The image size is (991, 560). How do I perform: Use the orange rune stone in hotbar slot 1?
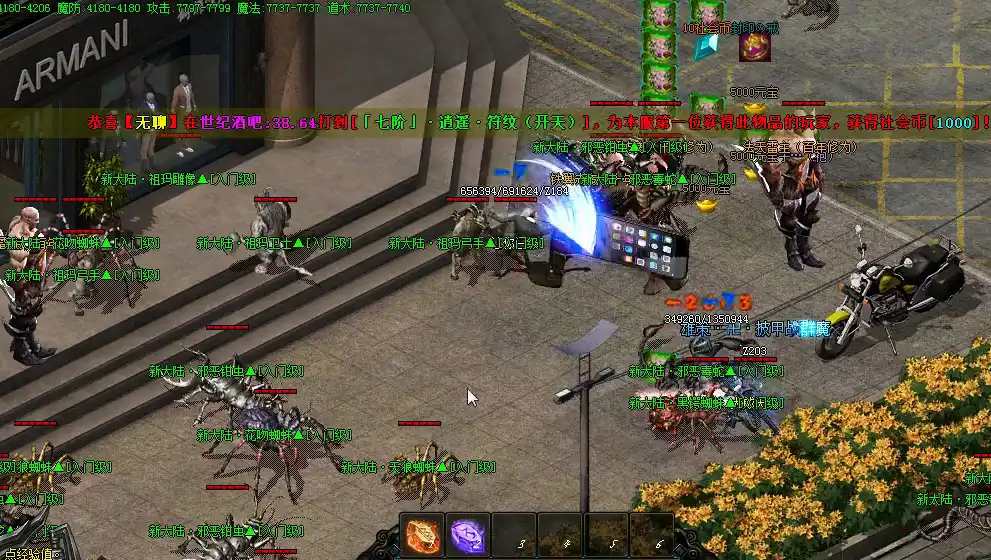(x=422, y=535)
